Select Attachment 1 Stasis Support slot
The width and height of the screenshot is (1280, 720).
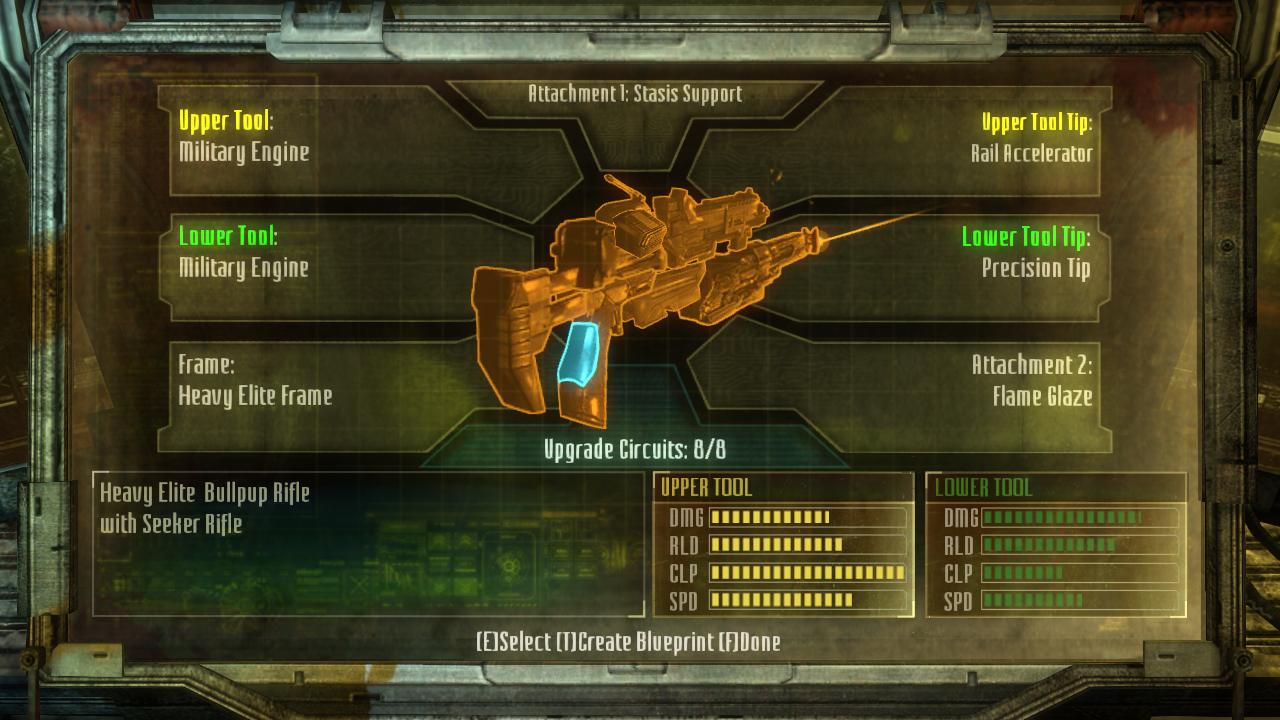coord(635,95)
